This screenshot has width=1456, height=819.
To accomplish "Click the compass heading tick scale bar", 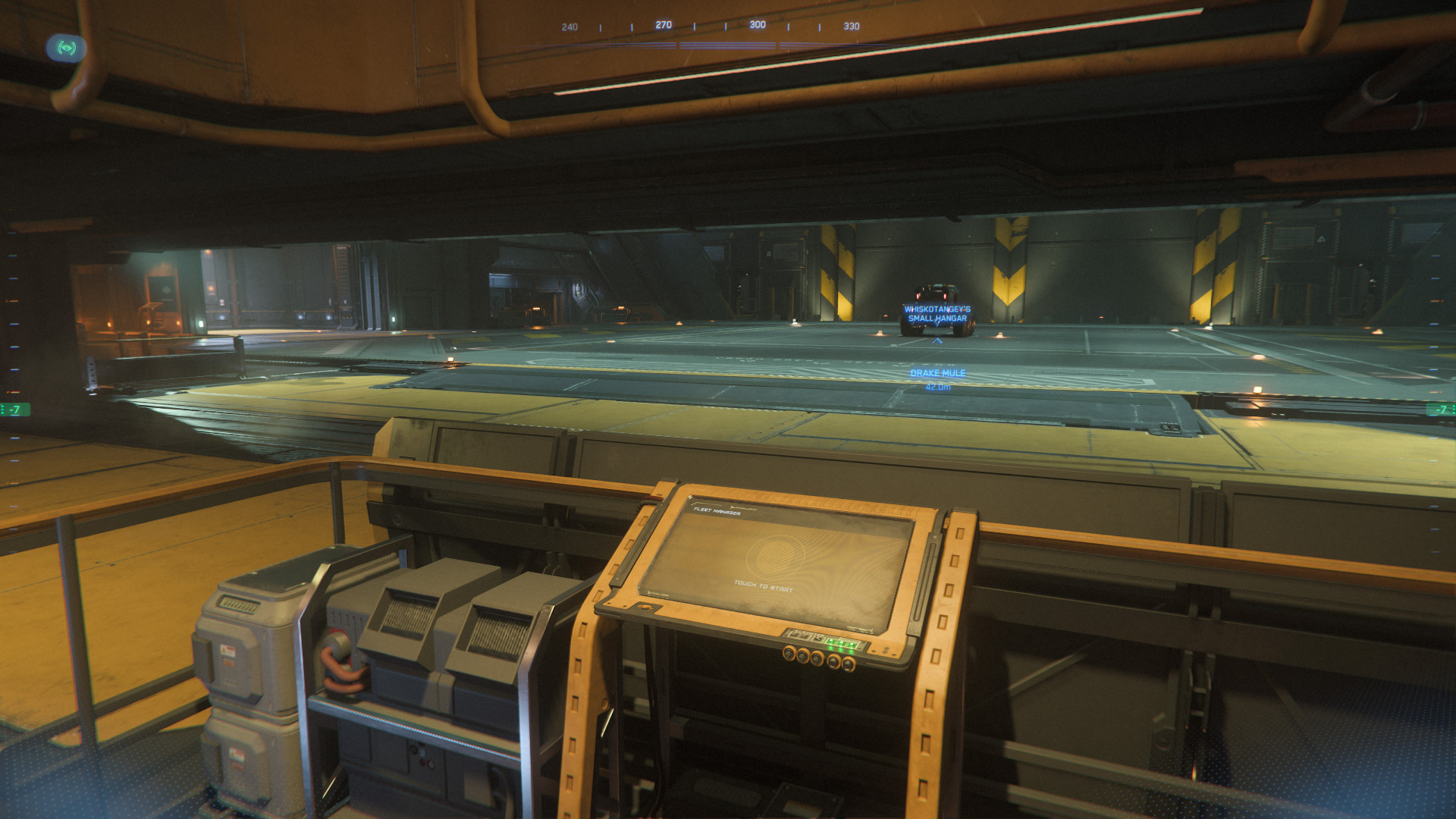I will coord(711,25).
